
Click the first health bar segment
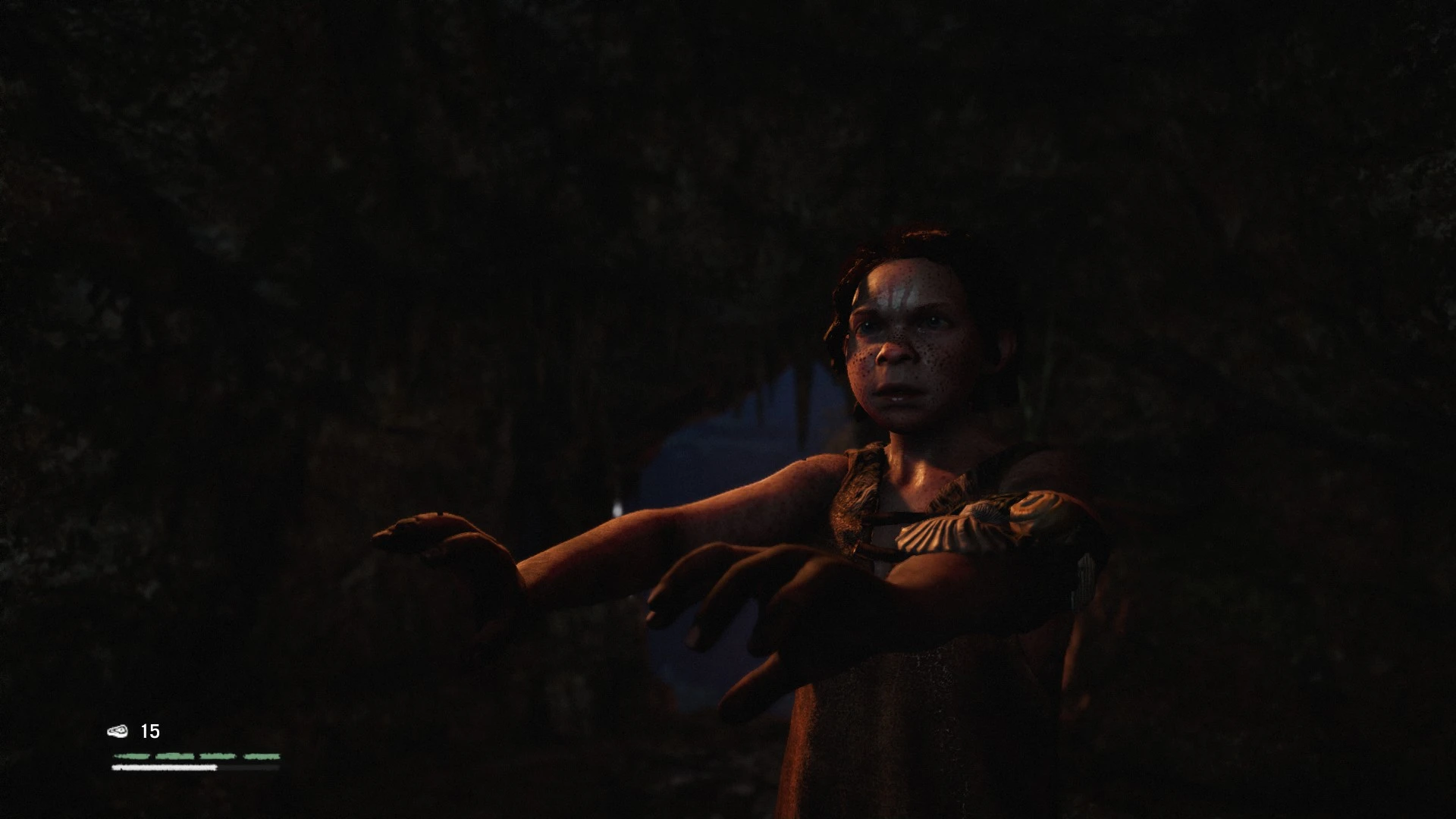(133, 756)
